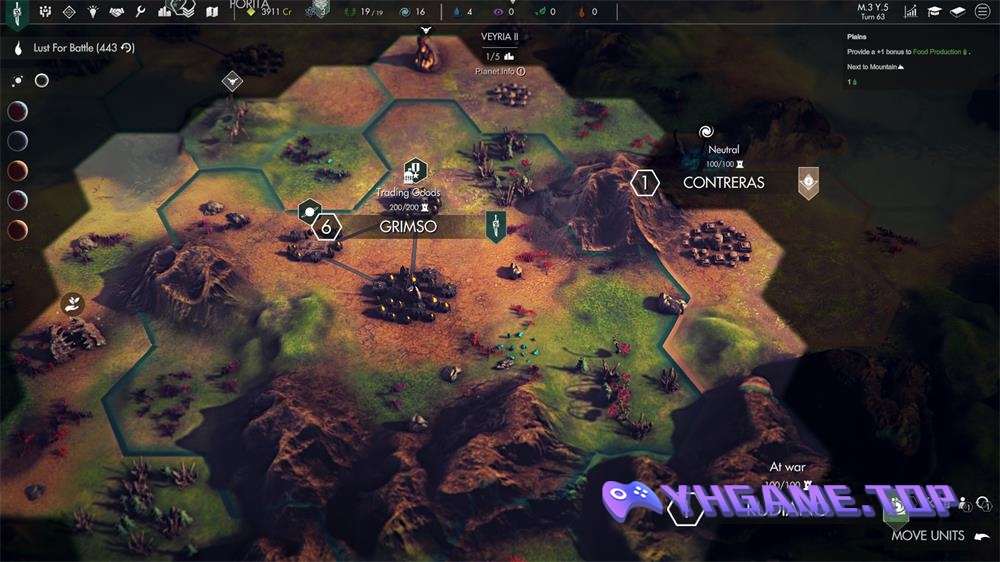The width and height of the screenshot is (1000, 562).
Task: Open the bar chart statistics screen
Action: 911,12
